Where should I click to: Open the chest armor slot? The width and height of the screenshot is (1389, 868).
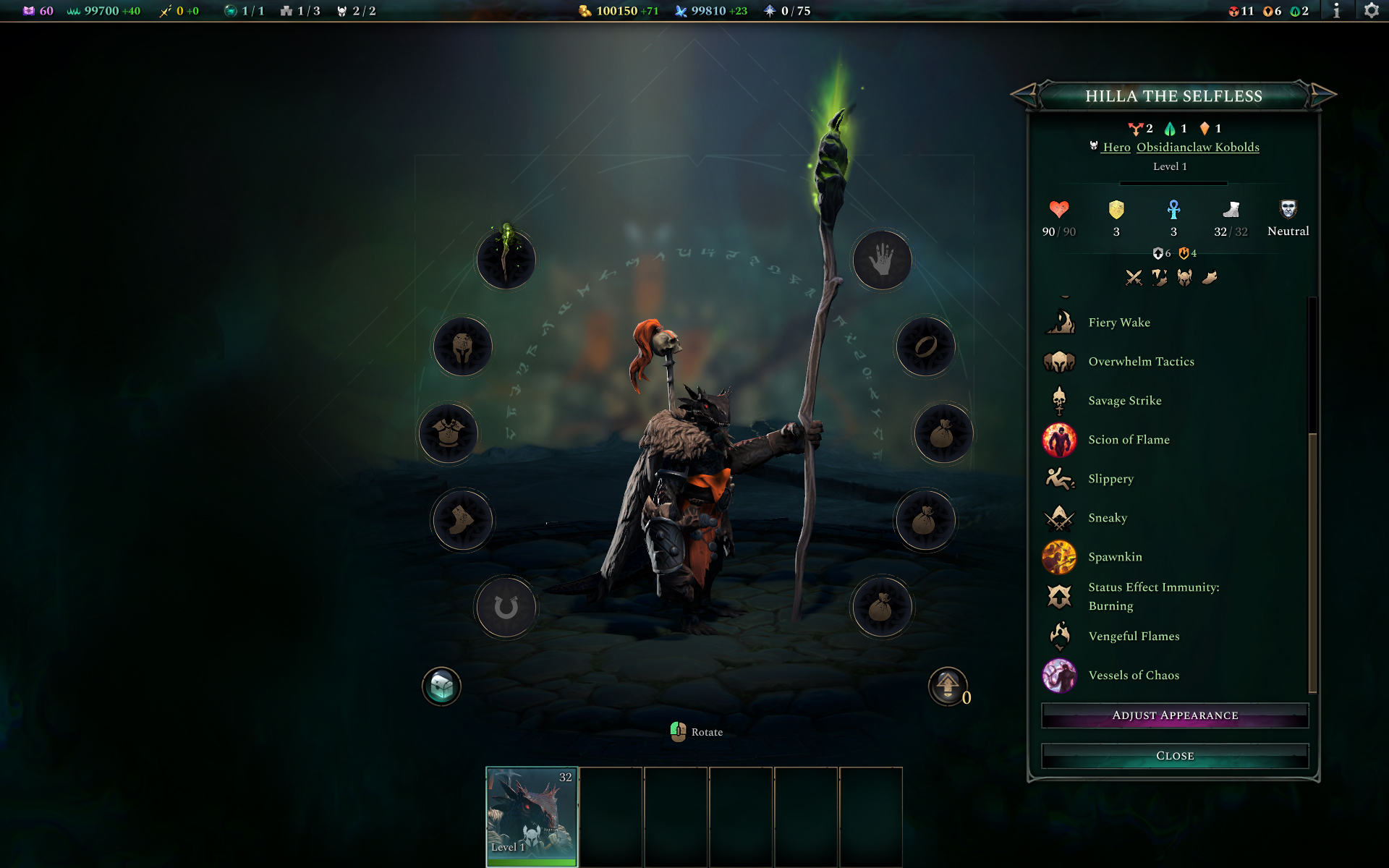449,433
